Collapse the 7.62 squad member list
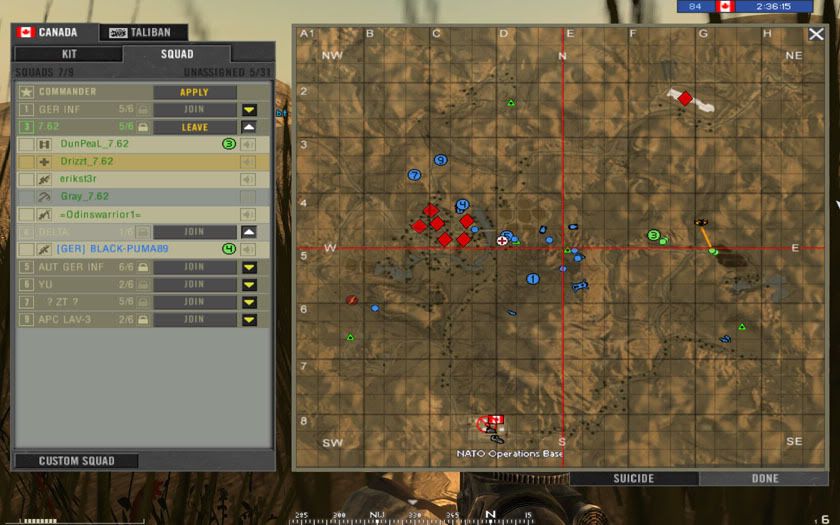 249,127
